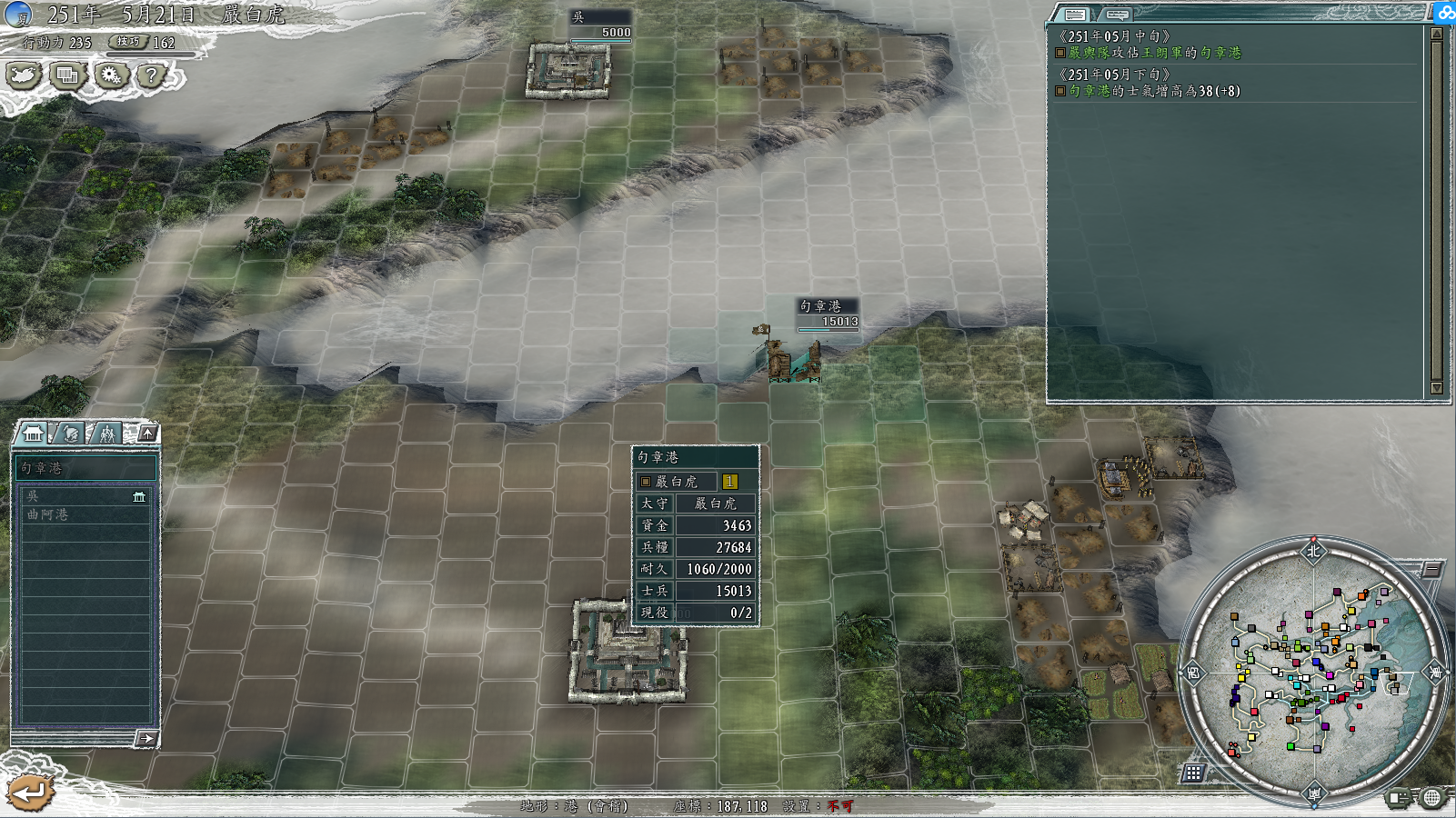
Task: Switch to the officer helmet tab
Action: click(70, 434)
